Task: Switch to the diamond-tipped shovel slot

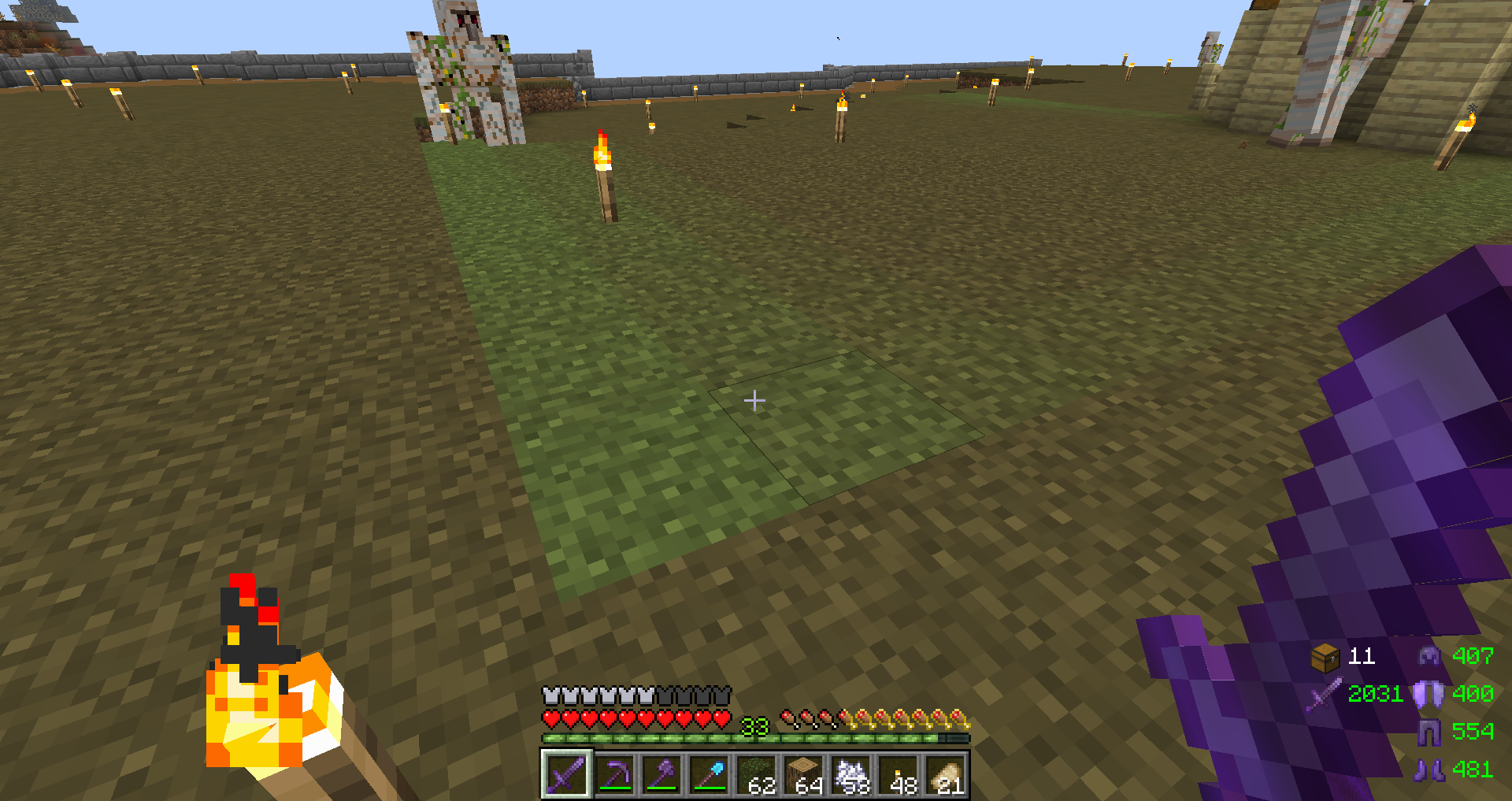Action: (x=709, y=775)
